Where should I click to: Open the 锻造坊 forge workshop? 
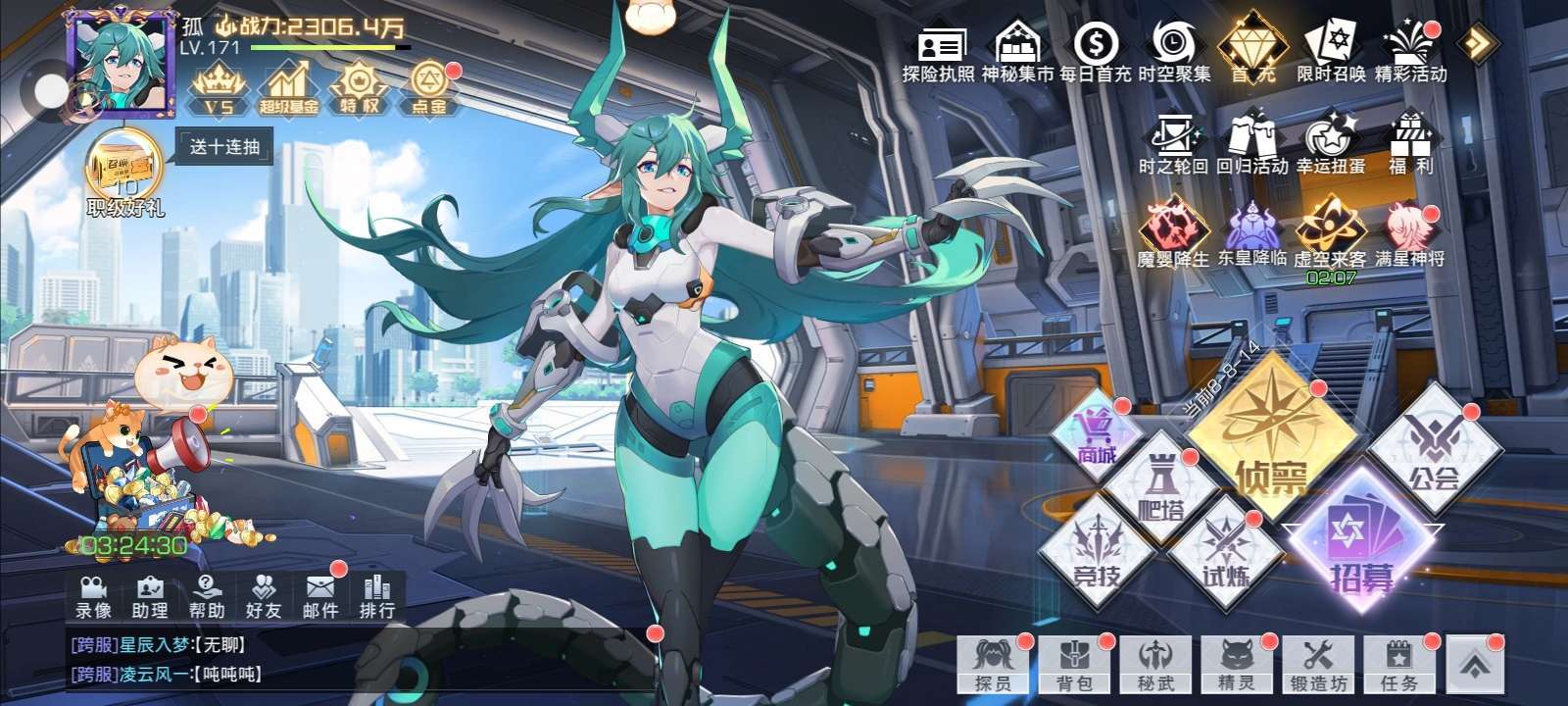point(1318,666)
